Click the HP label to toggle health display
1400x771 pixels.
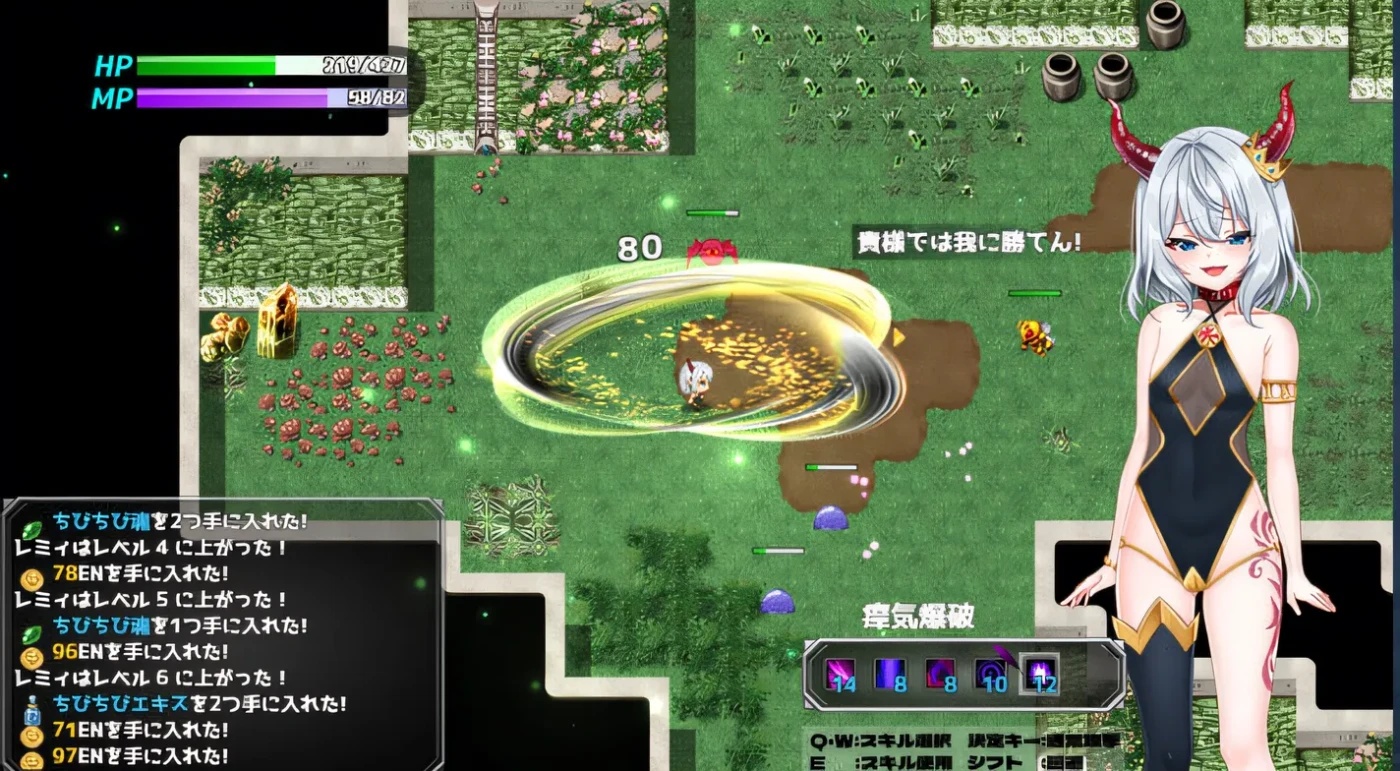coord(113,67)
